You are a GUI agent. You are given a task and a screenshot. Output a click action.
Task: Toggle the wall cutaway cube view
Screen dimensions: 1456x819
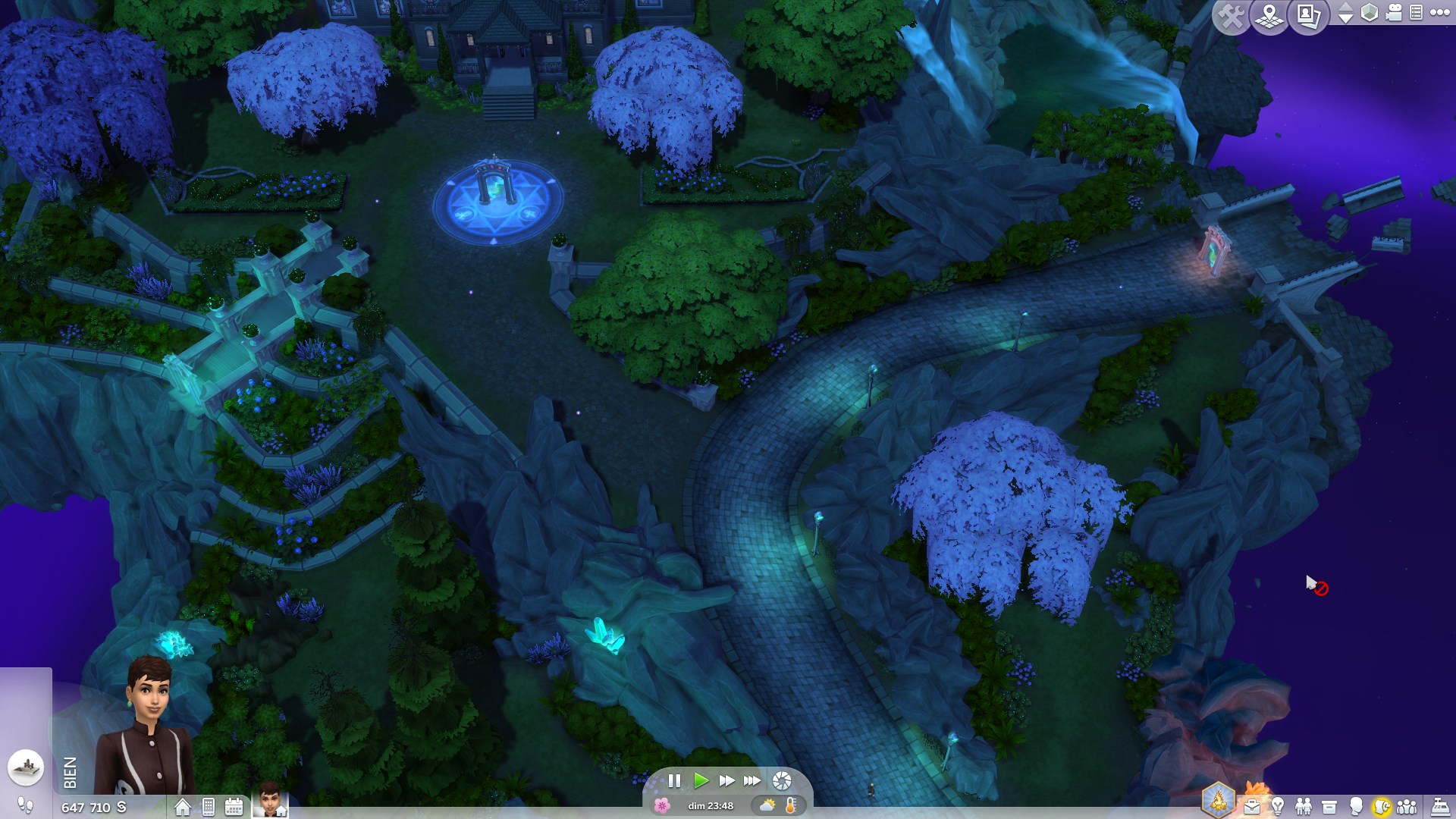click(1370, 12)
